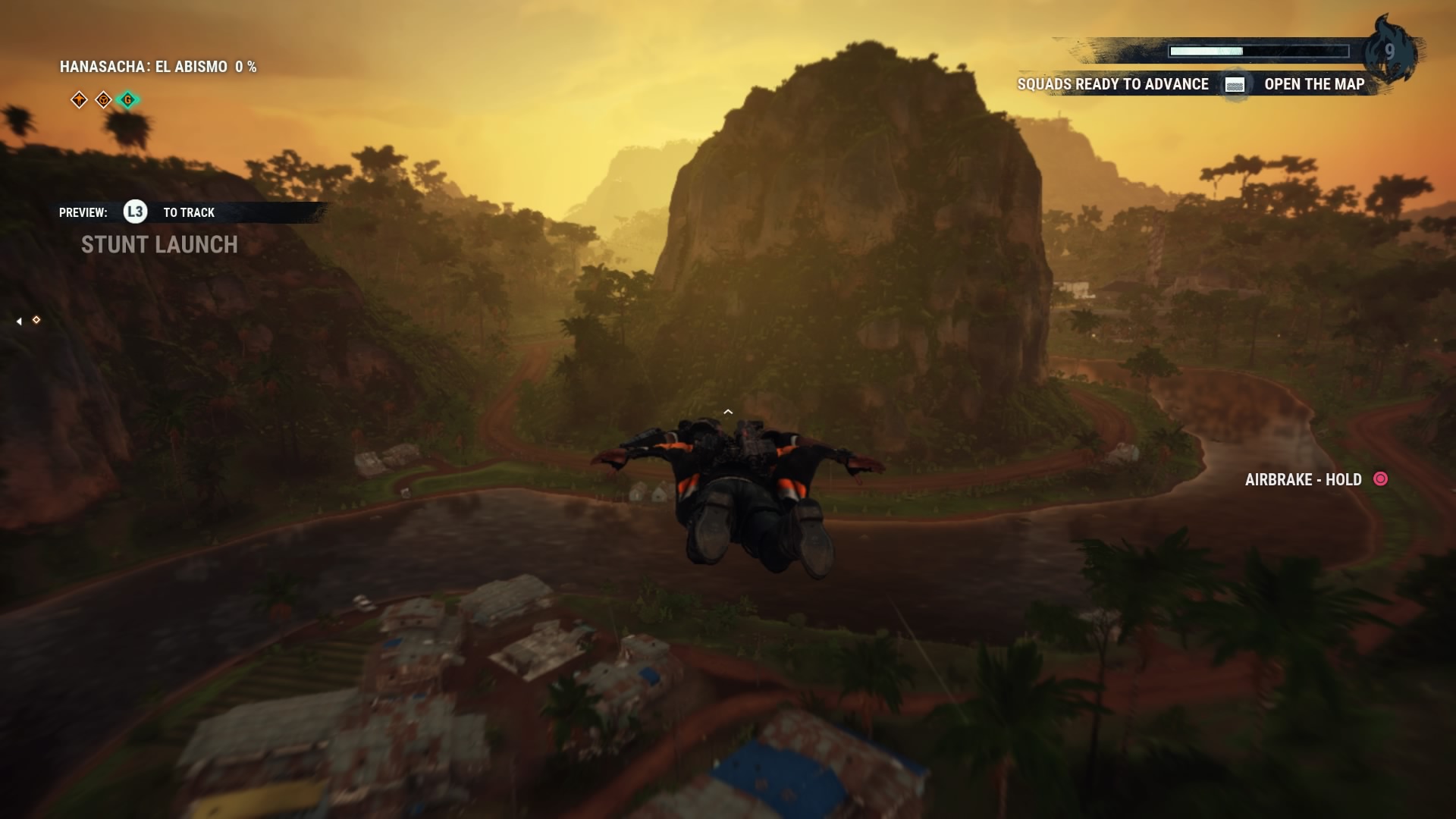Click the chaos level flame icon
The width and height of the screenshot is (1456, 819).
coord(1389,50)
